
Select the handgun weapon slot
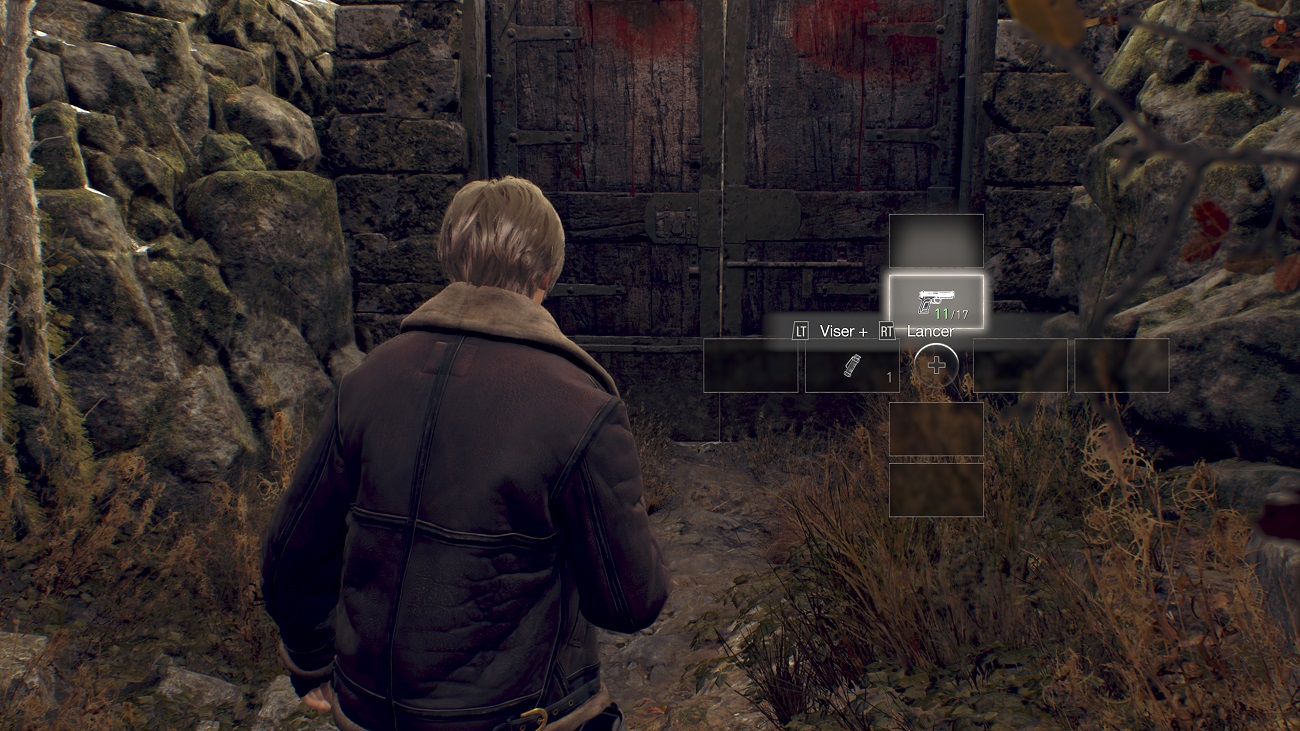[936, 301]
